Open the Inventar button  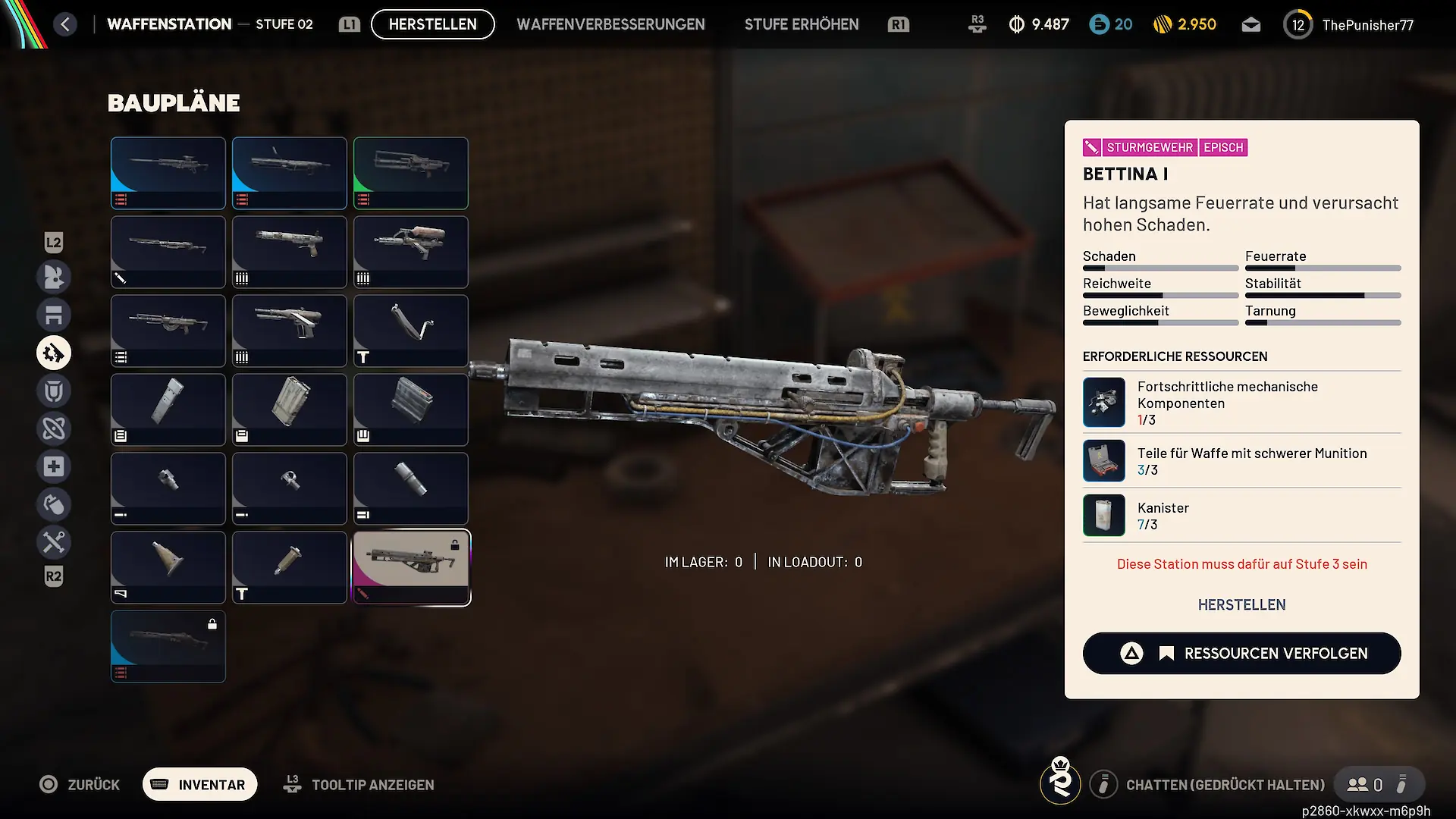[200, 784]
